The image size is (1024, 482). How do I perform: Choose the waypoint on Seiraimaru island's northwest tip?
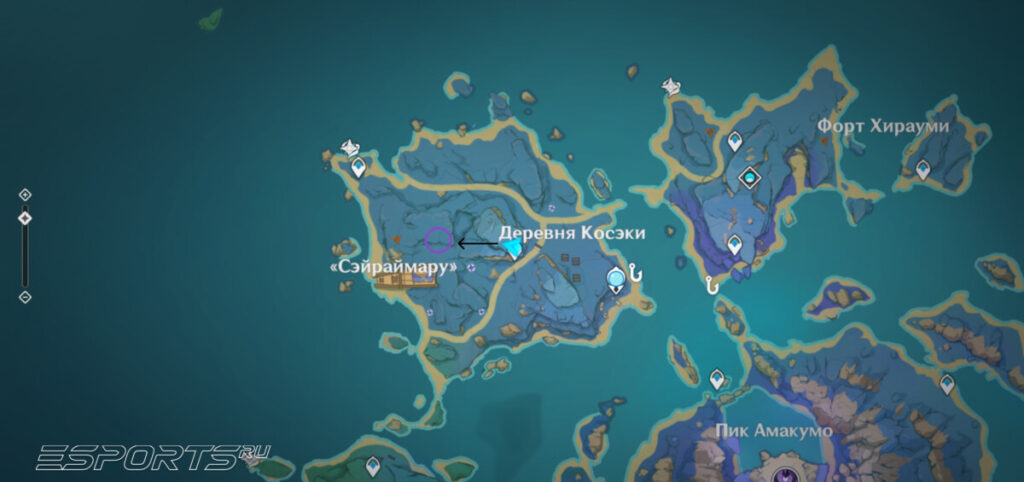357,166
